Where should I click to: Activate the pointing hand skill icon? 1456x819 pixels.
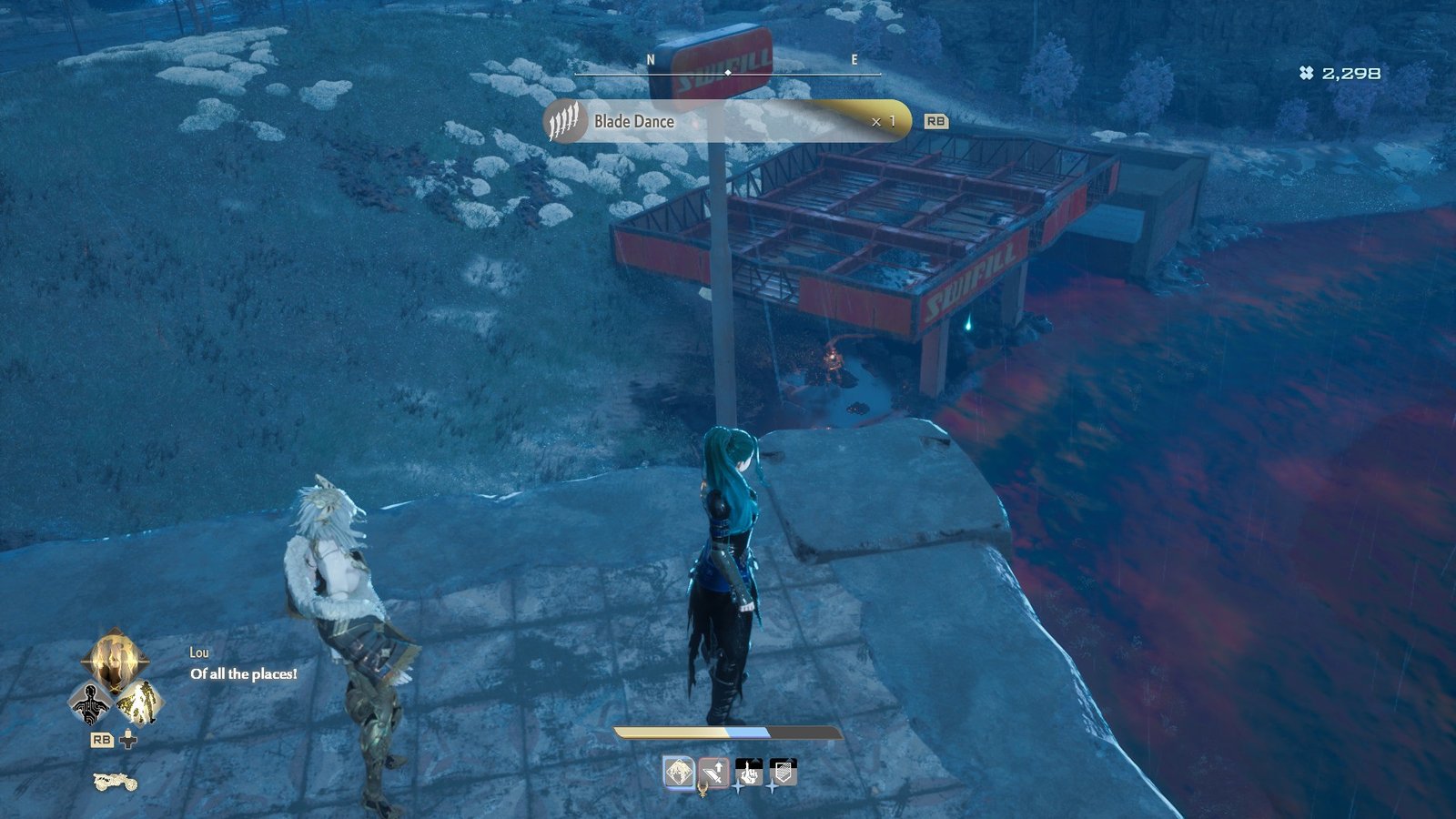(x=748, y=773)
